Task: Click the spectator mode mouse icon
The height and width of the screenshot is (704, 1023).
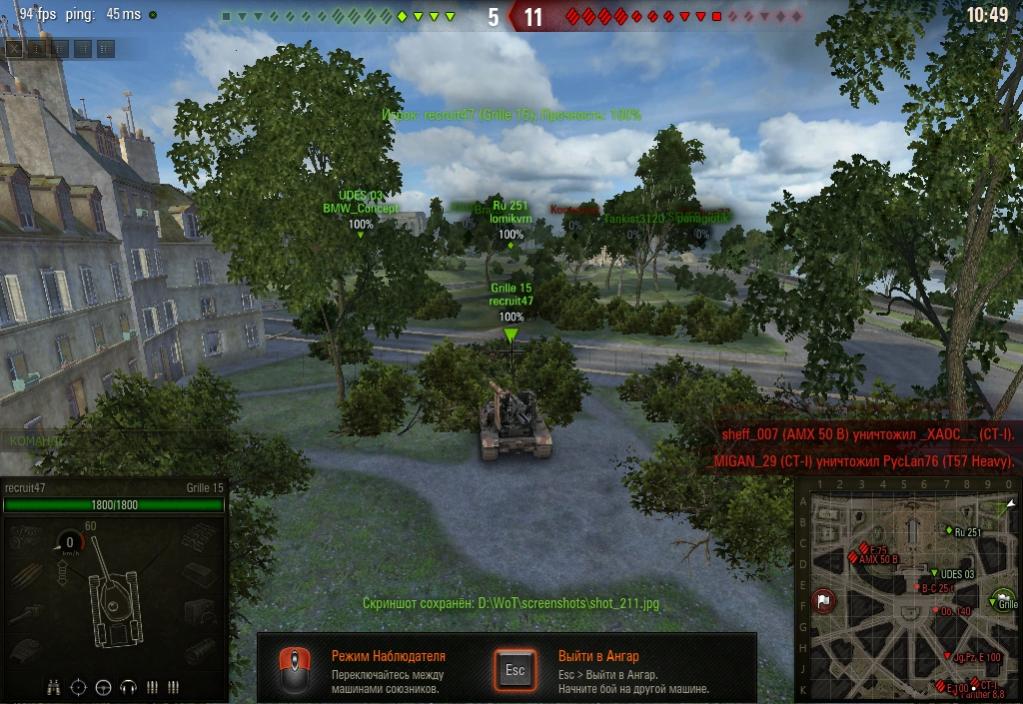Action: tap(293, 669)
